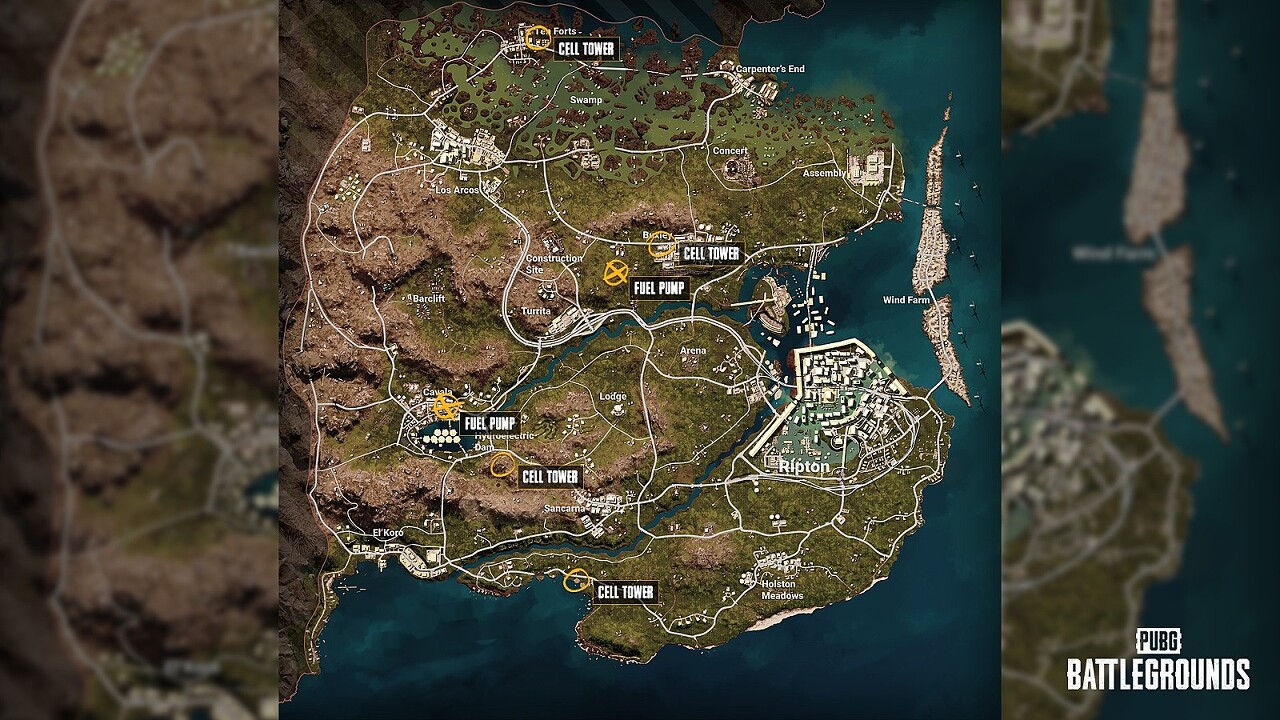Image resolution: width=1280 pixels, height=720 pixels.
Task: Select the Fuel Pump marker at Cavala
Action: pyautogui.click(x=446, y=407)
